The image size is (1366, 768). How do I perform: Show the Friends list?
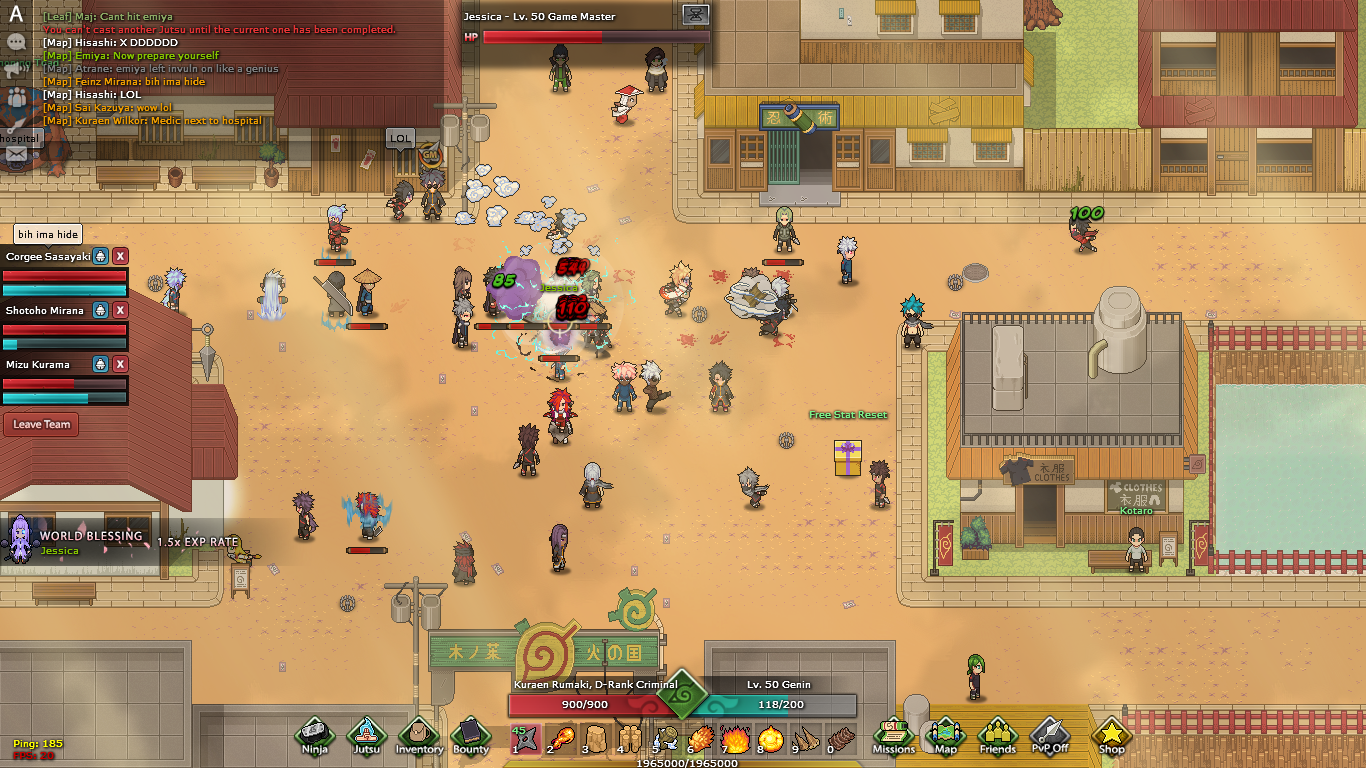(x=997, y=734)
